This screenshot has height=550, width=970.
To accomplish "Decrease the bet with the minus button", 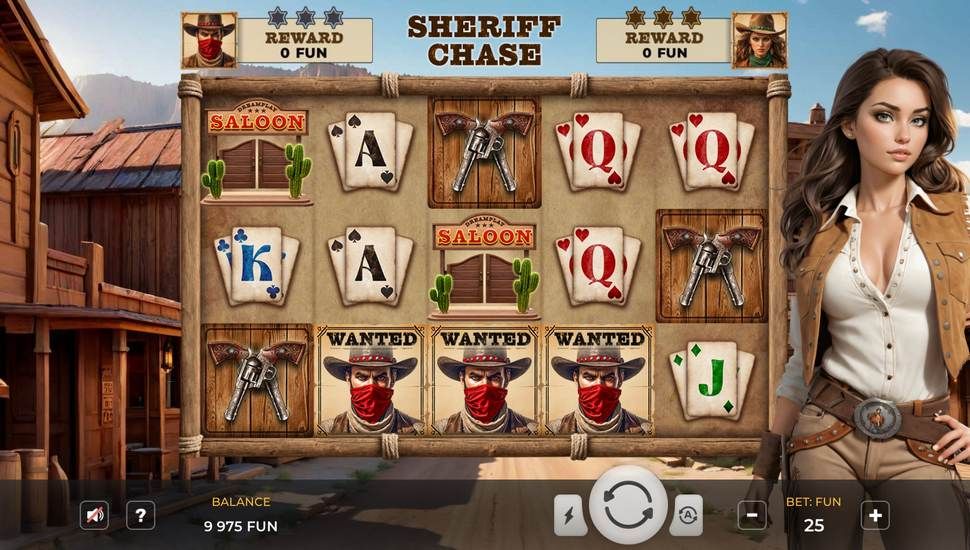I will (752, 515).
